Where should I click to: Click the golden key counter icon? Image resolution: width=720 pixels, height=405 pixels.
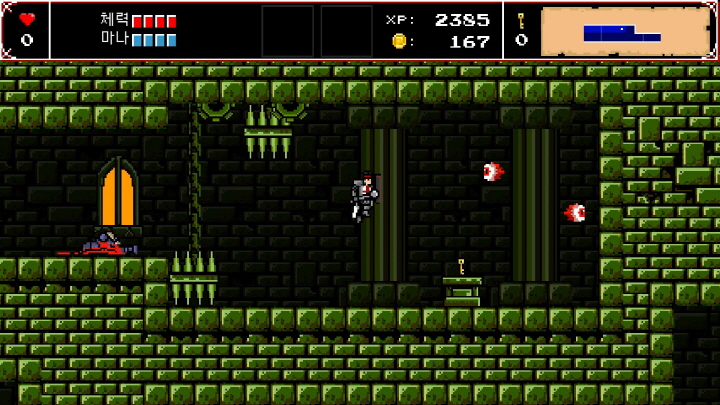click(521, 21)
